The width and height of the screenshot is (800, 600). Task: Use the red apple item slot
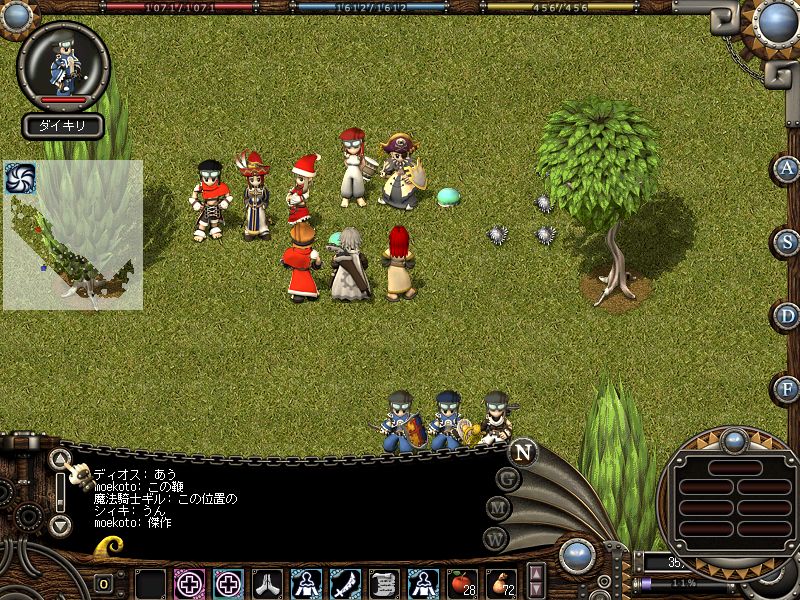click(462, 581)
